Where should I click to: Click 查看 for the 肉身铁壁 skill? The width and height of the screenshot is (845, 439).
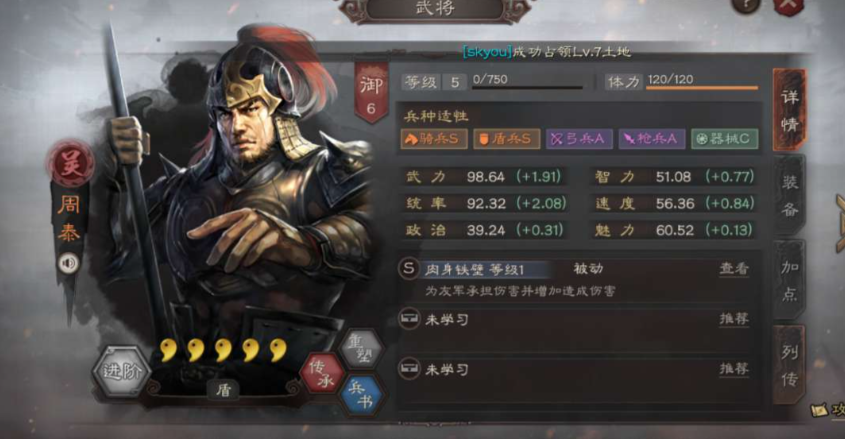pos(734,269)
